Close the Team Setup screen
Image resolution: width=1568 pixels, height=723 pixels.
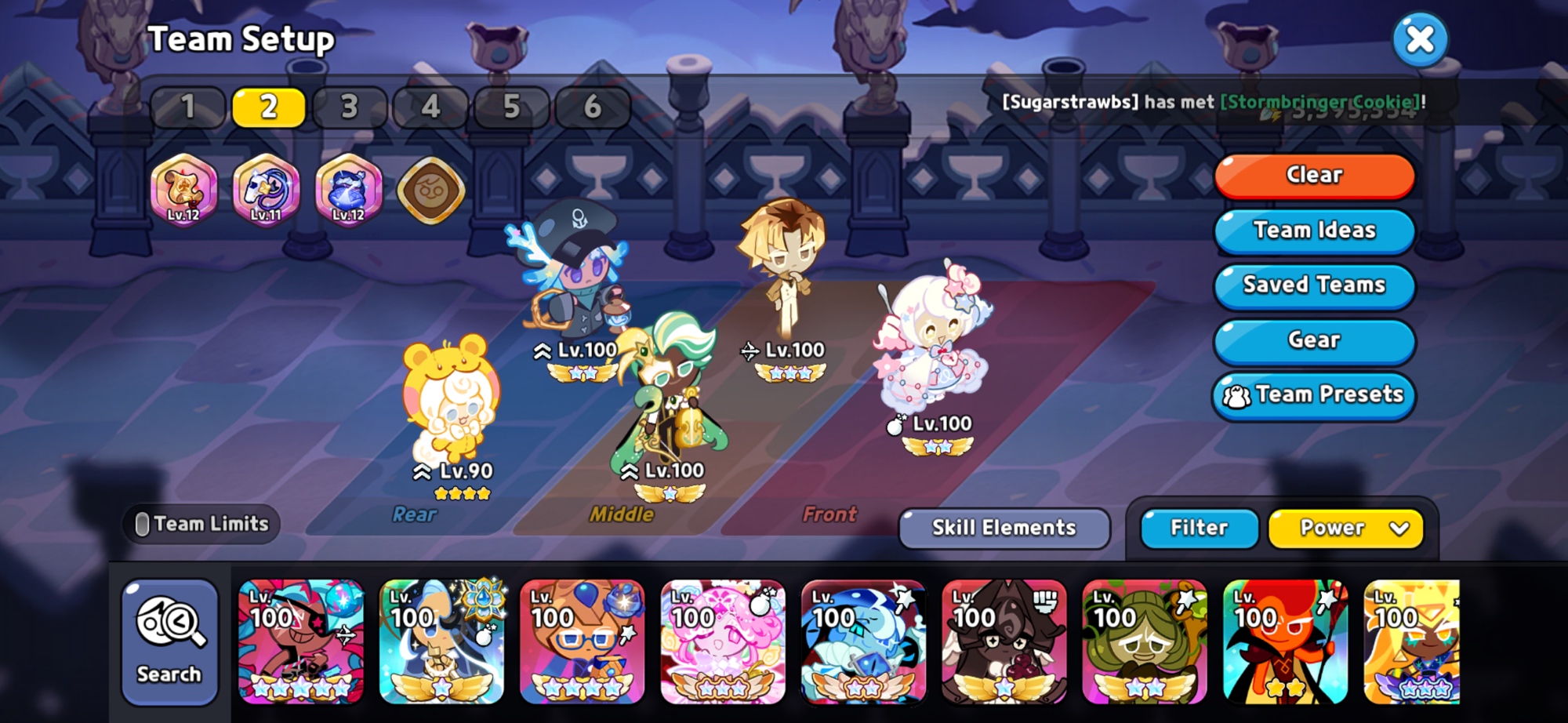[1420, 39]
